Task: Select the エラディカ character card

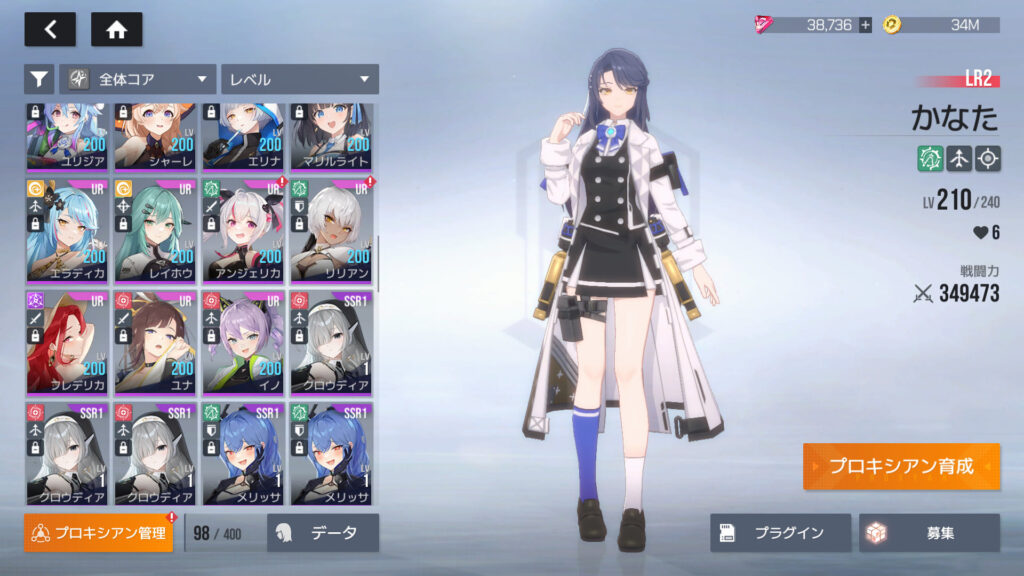Action: [x=67, y=230]
